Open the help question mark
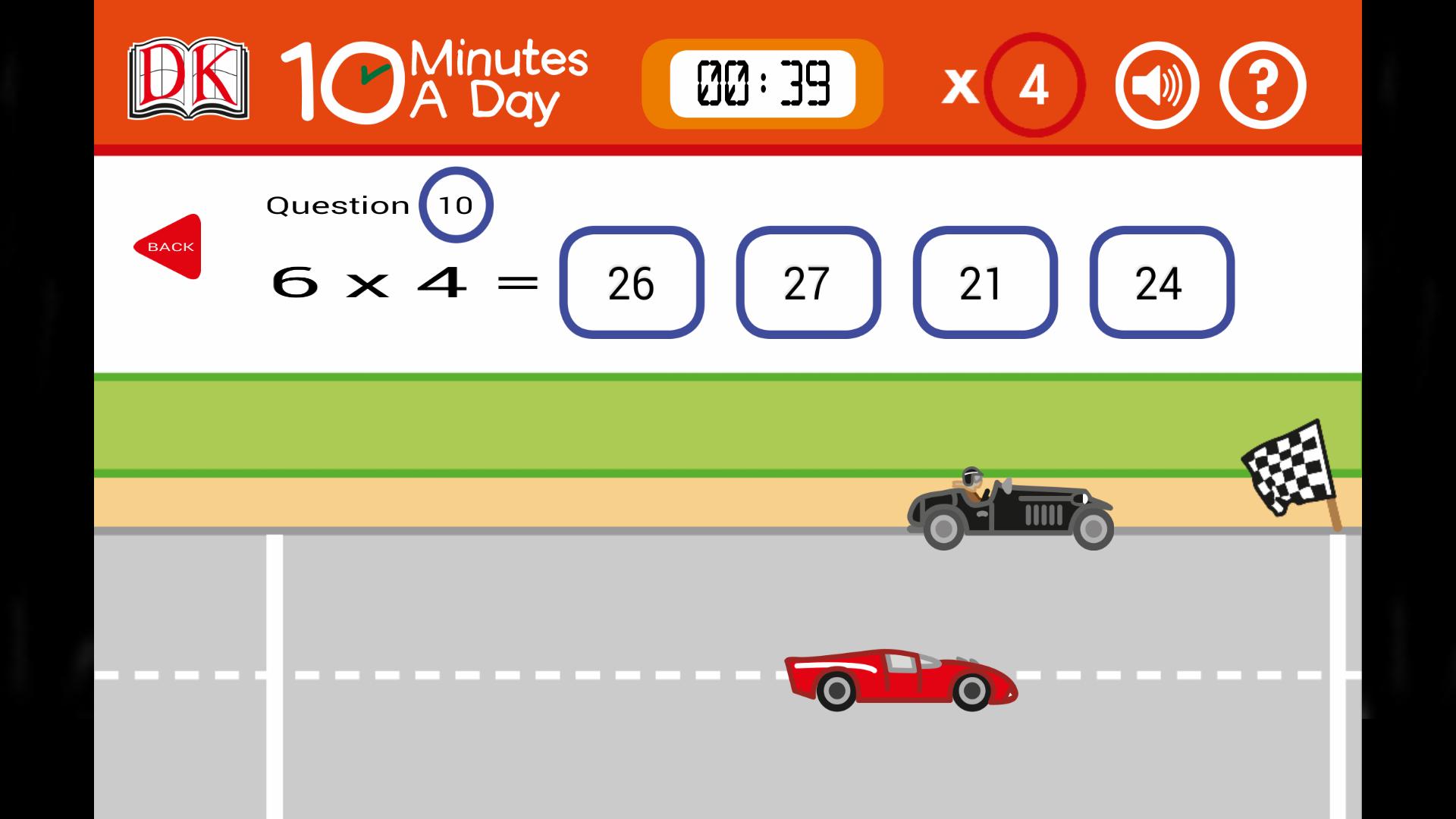This screenshot has height=819, width=1456. click(x=1261, y=86)
